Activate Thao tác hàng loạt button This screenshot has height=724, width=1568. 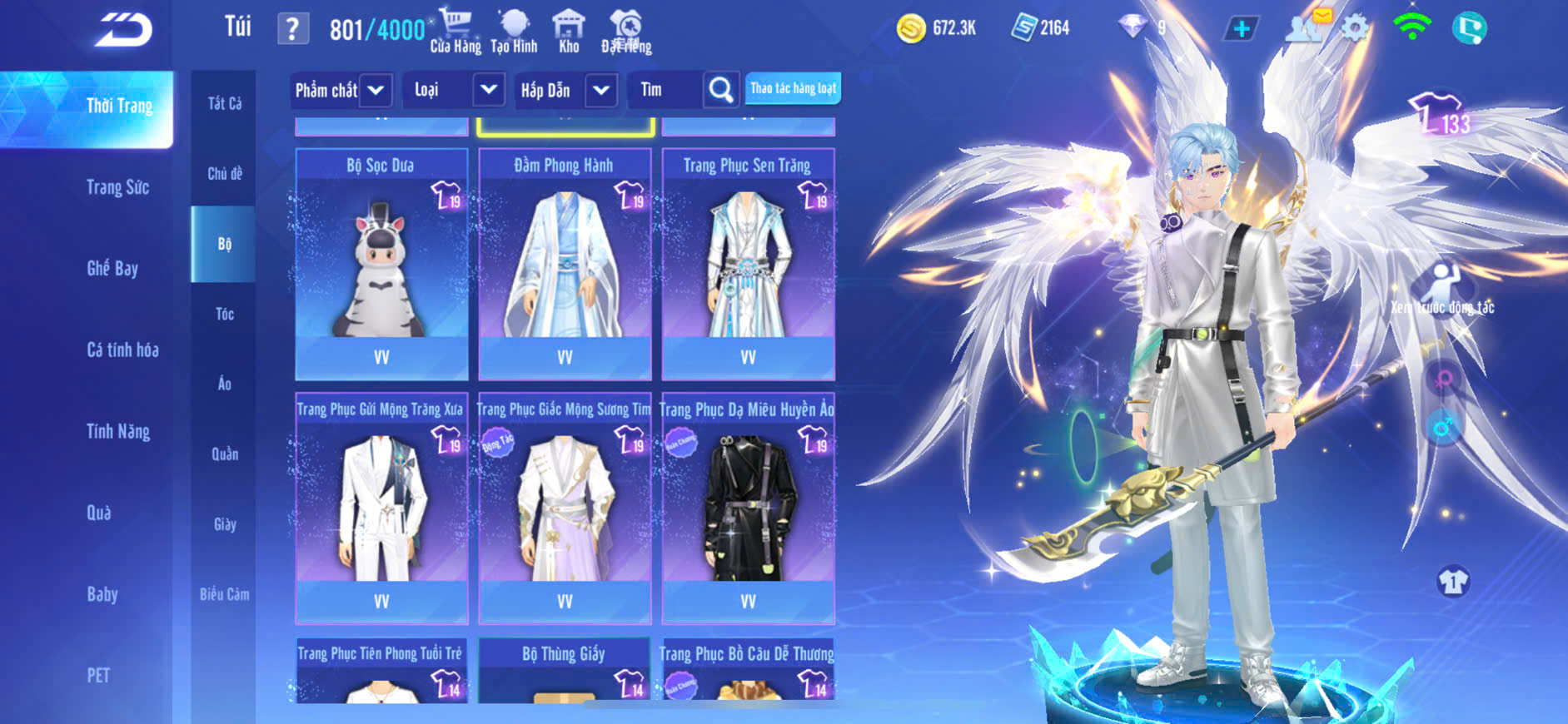[x=793, y=88]
